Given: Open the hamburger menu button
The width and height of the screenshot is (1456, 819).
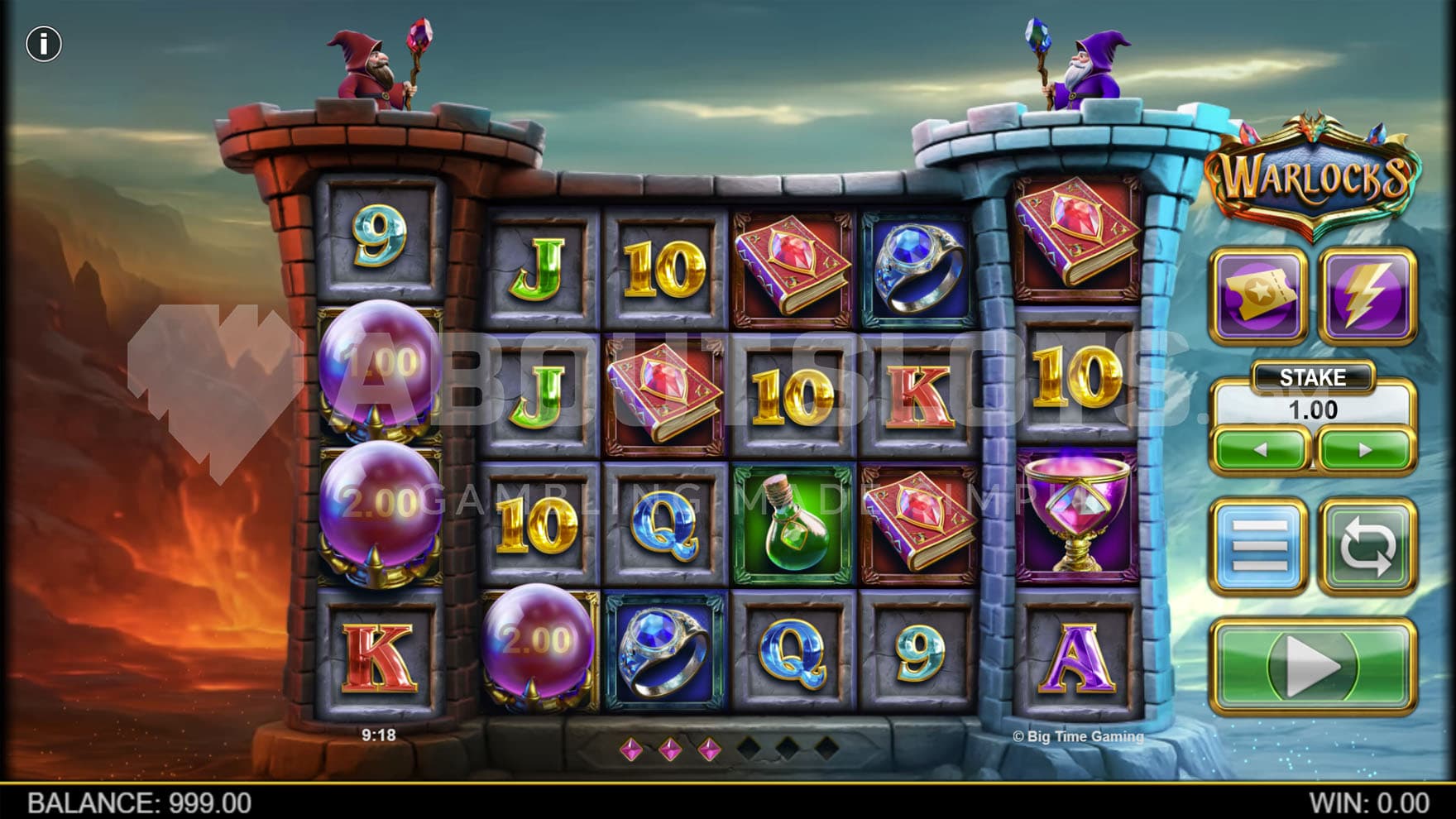Looking at the screenshot, I should click(1258, 545).
